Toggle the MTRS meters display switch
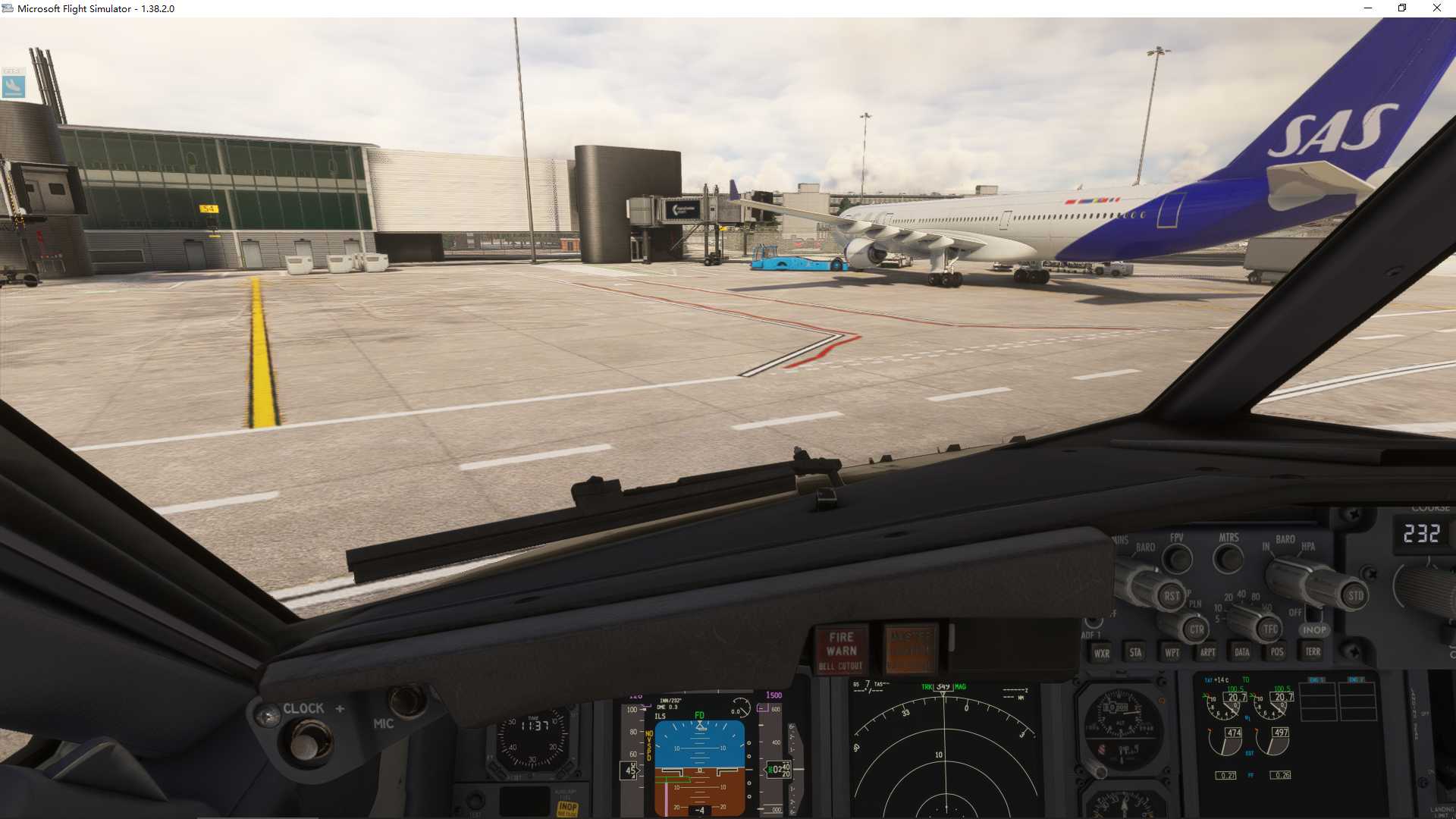 coord(1228,558)
